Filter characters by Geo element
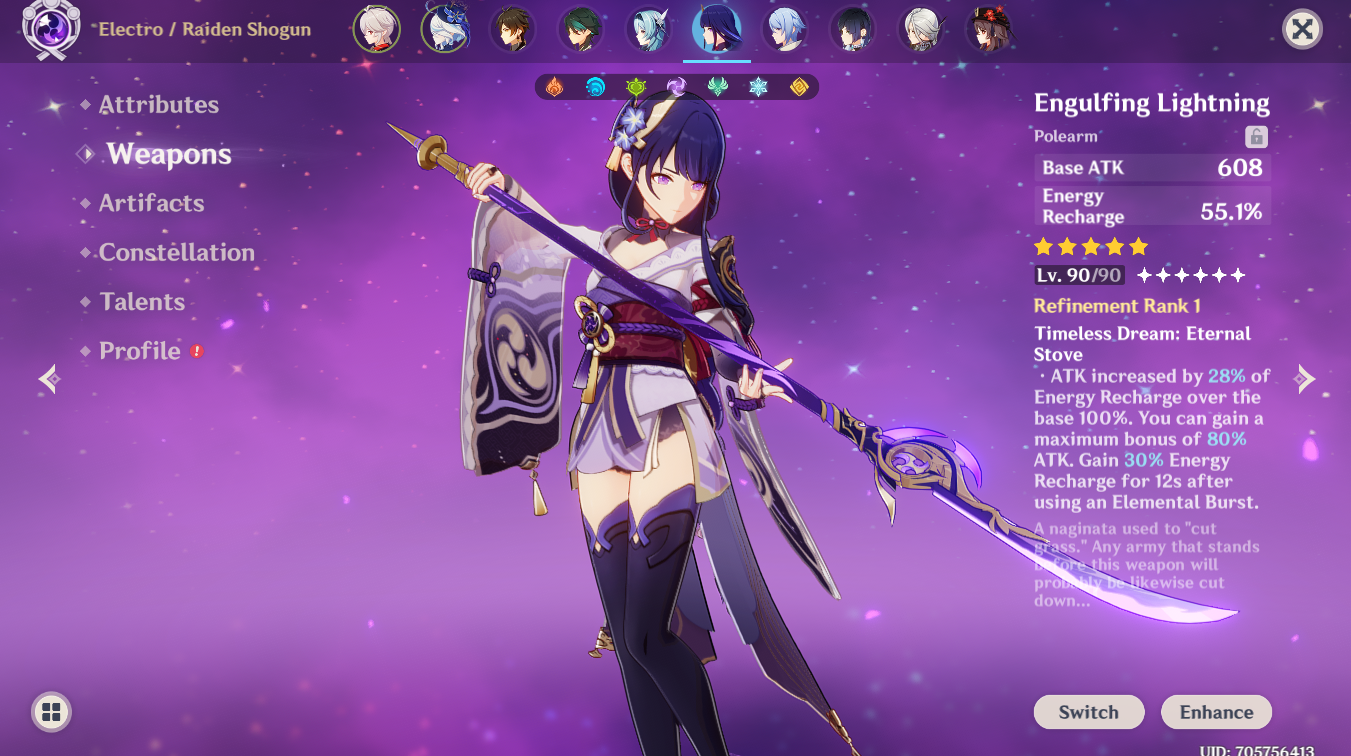Image resolution: width=1351 pixels, height=756 pixels. tap(799, 87)
